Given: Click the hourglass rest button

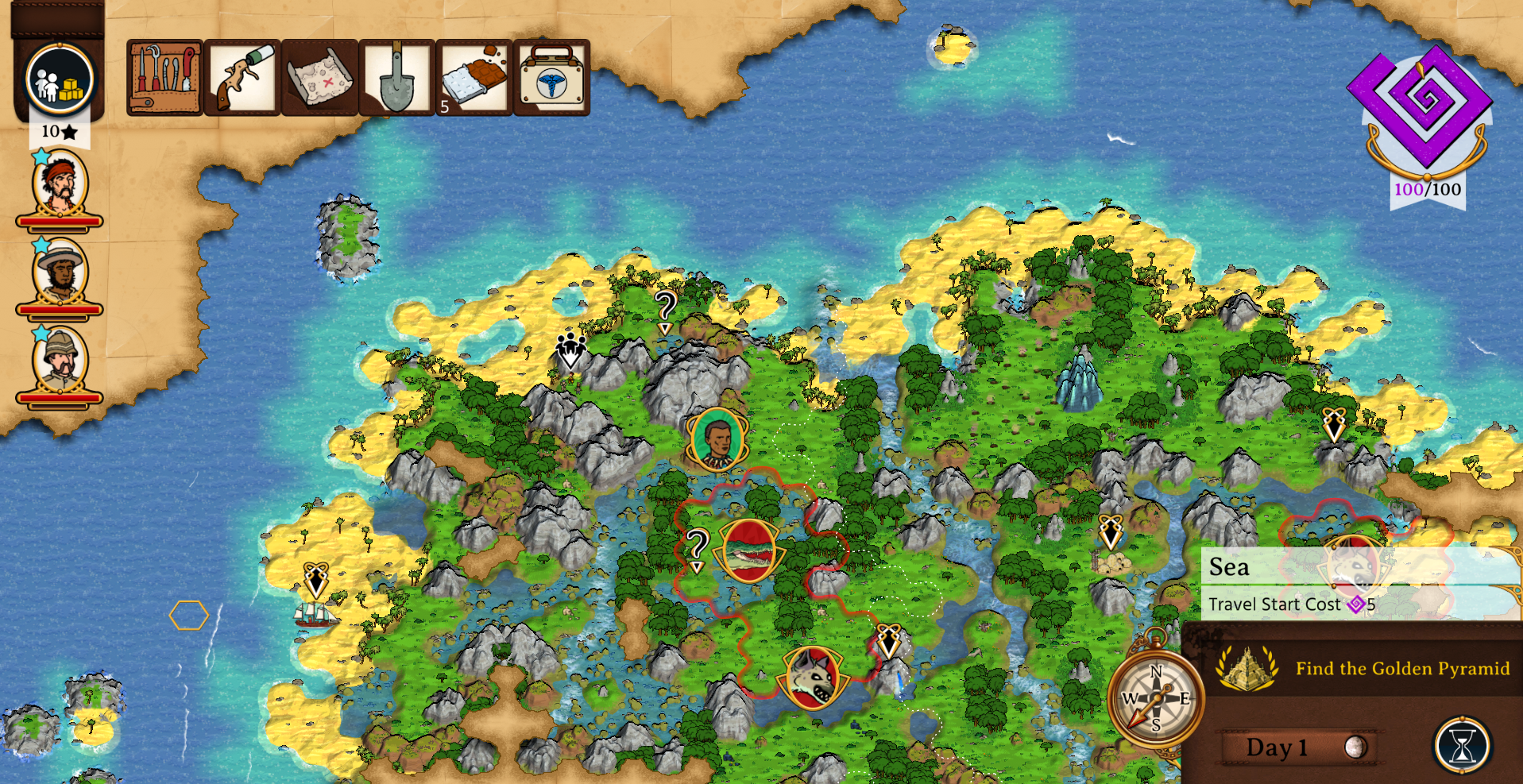Looking at the screenshot, I should pos(1462,745).
